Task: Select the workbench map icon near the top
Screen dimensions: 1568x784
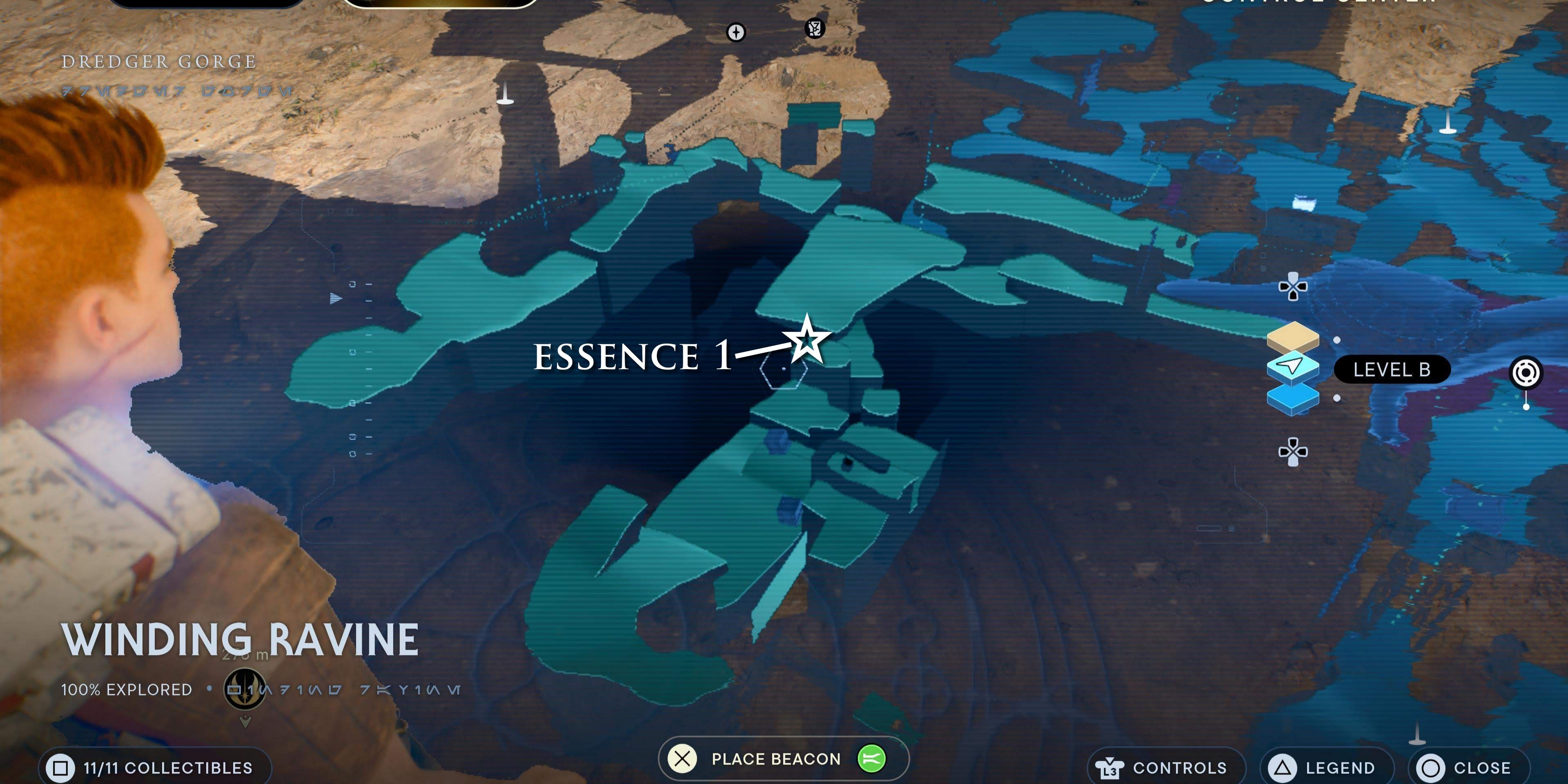Action: tap(814, 28)
